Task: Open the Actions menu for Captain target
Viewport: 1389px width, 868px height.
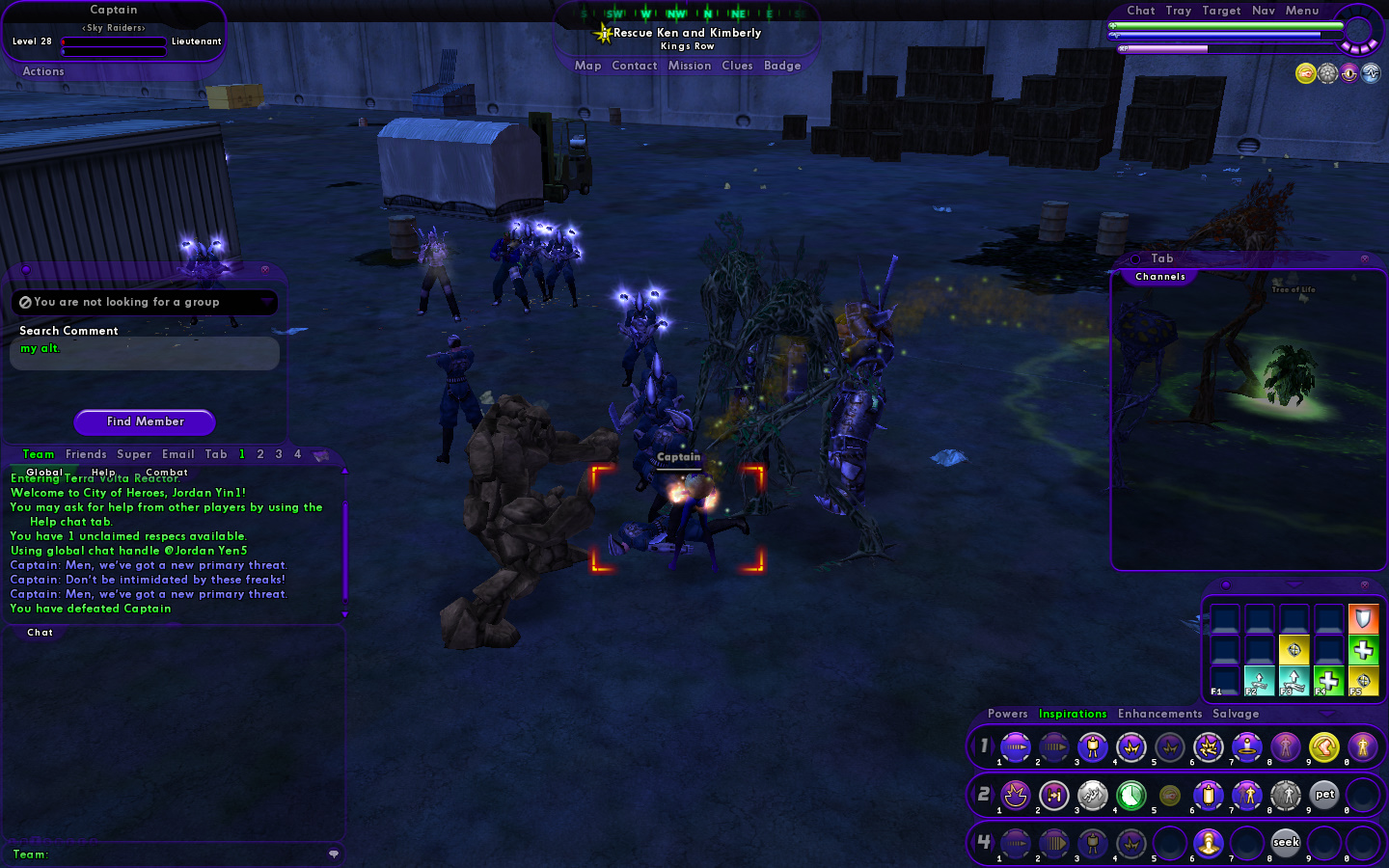Action: pos(43,71)
